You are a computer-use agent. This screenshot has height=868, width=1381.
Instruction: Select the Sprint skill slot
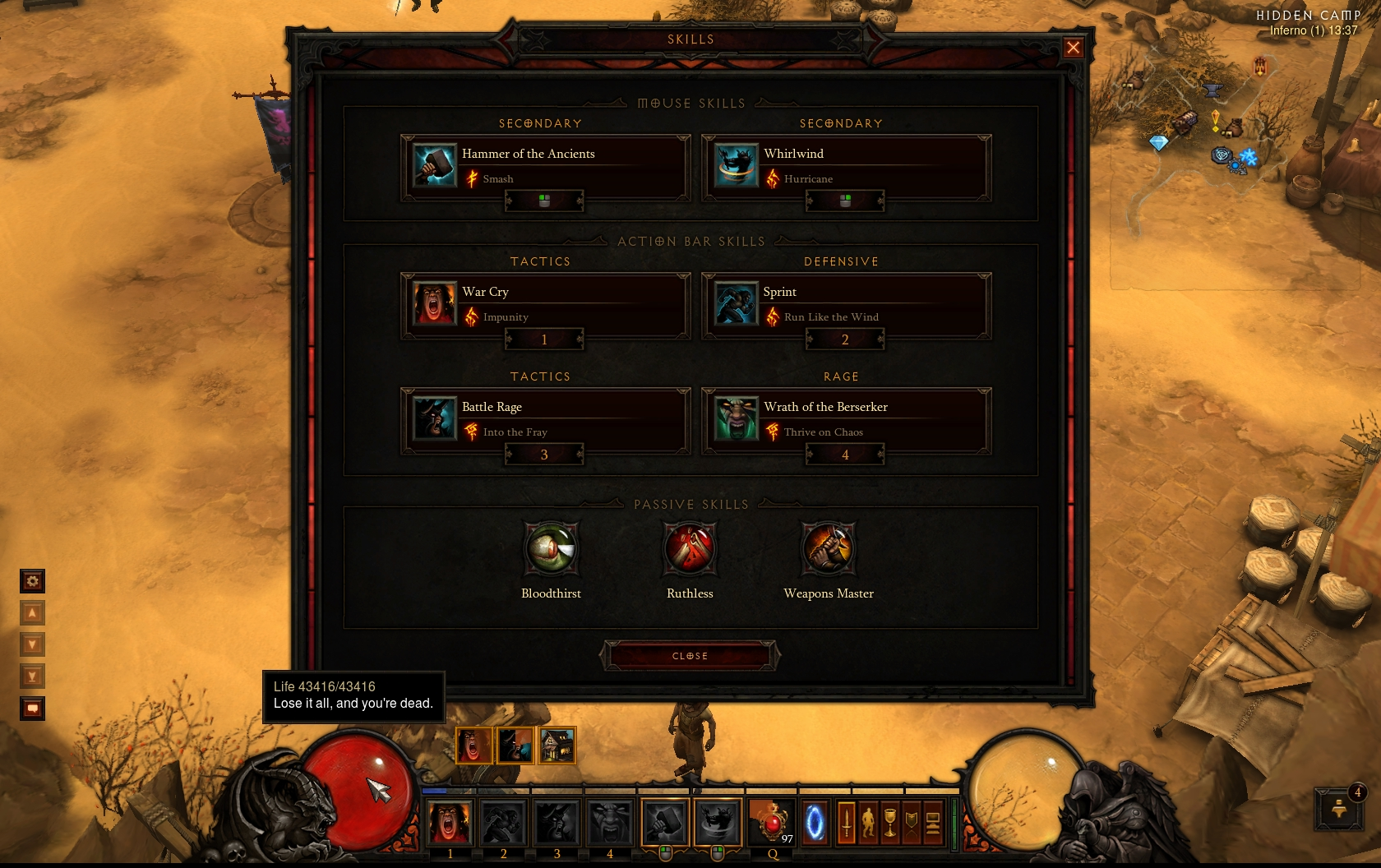(x=845, y=305)
